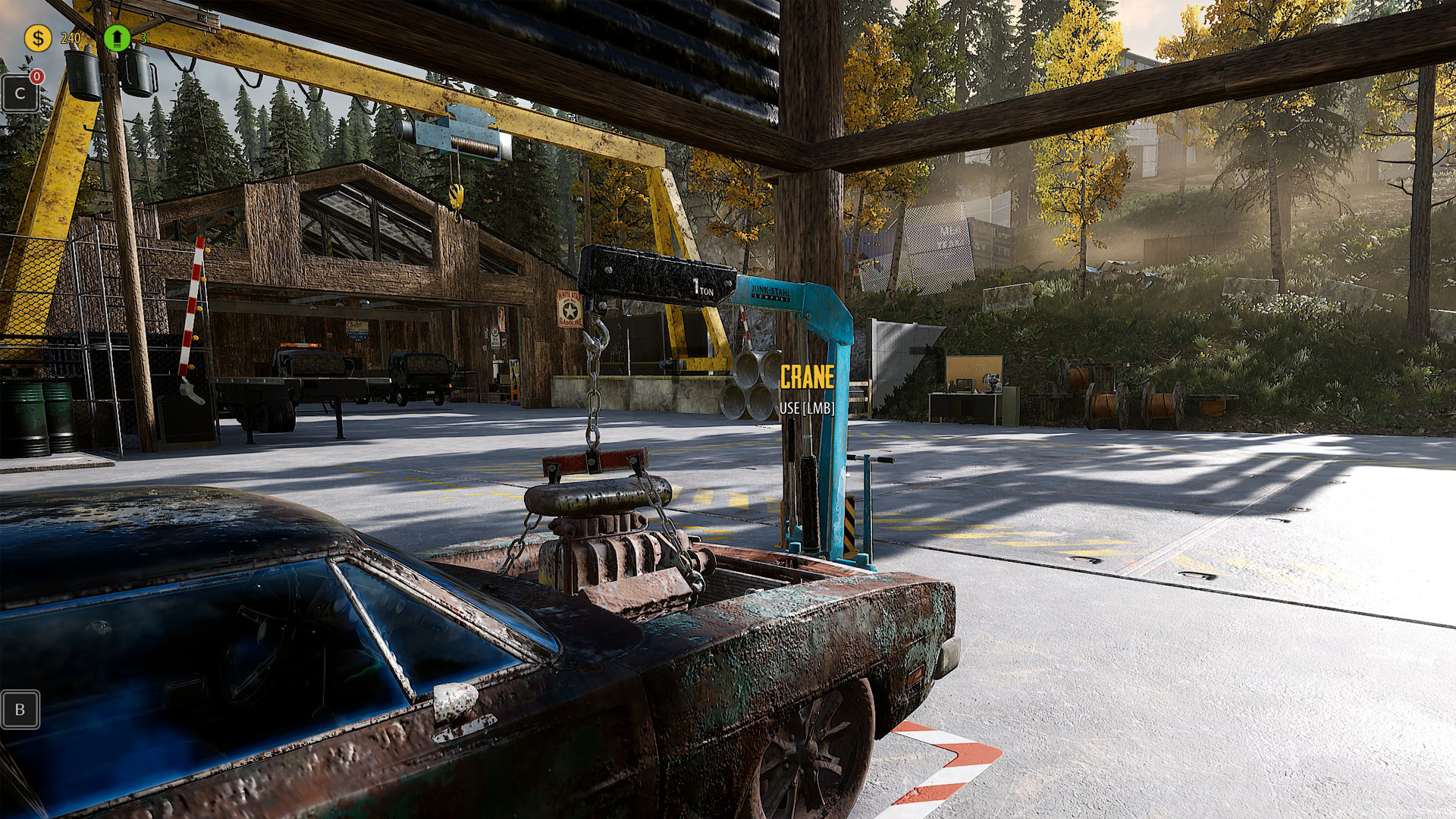1456x819 pixels.
Task: Click the B key prompt icon
Action: 20,710
